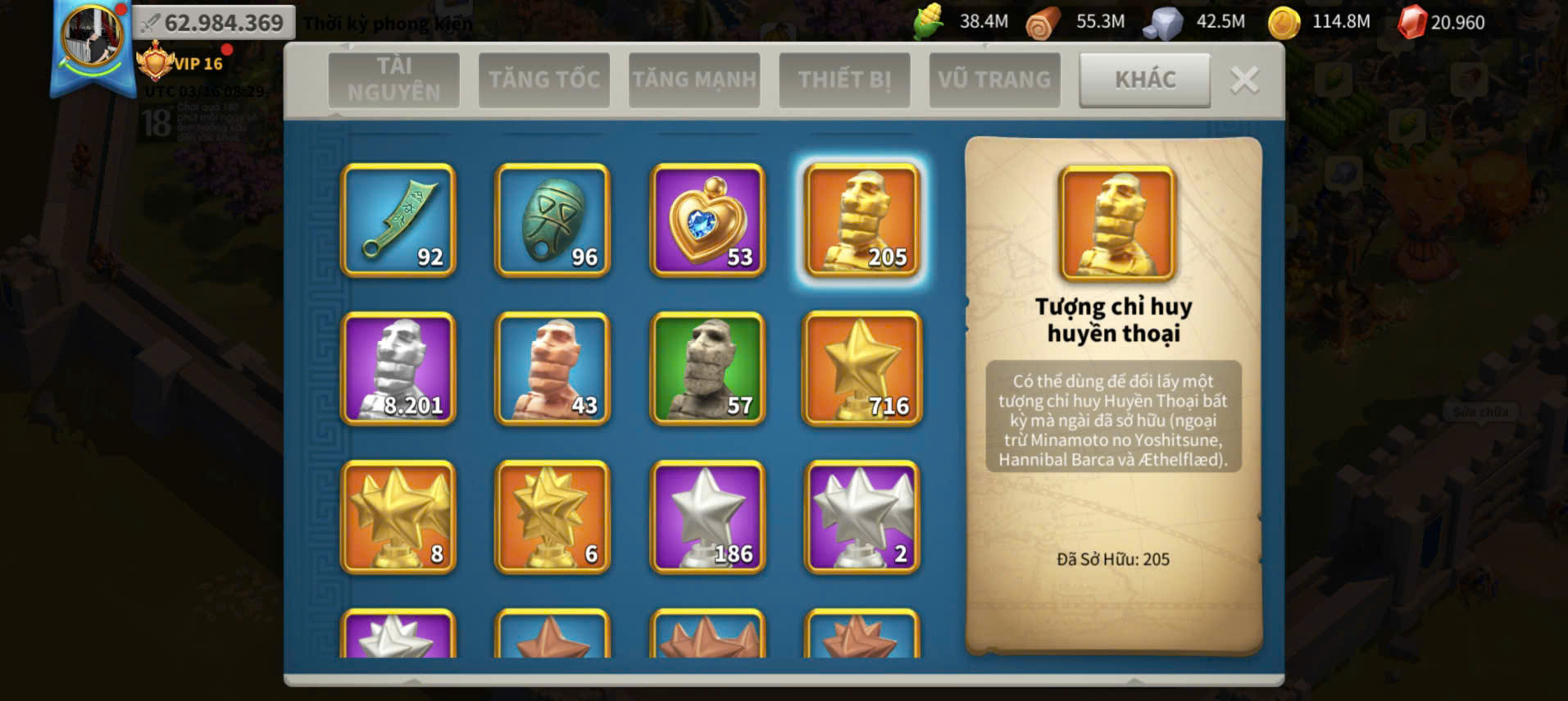Select the gold star trophy with 8
This screenshot has height=701, width=1568.
point(398,517)
